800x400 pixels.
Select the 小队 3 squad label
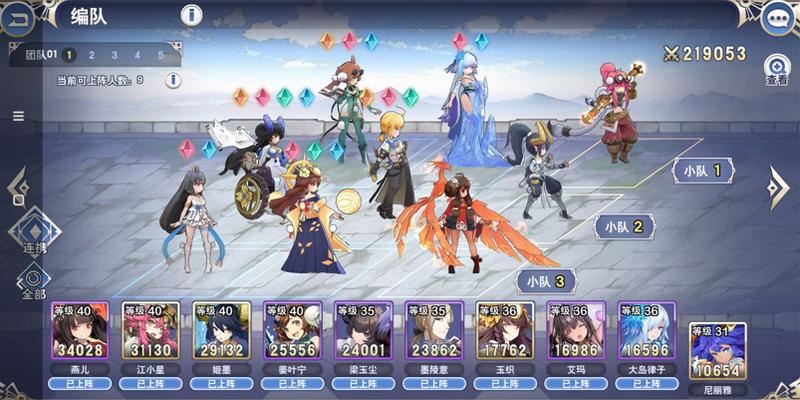click(x=547, y=281)
